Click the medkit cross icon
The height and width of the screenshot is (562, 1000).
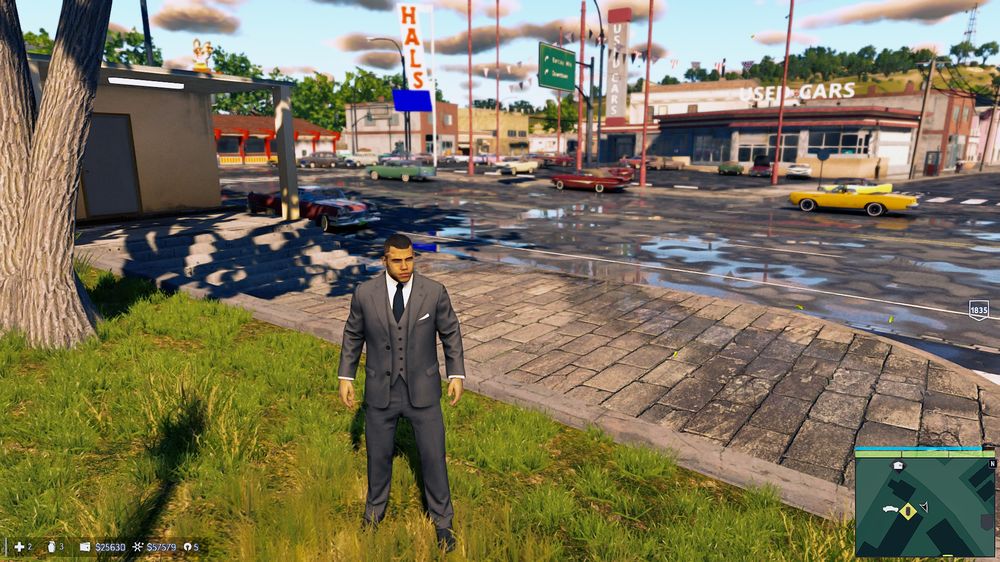[18, 547]
